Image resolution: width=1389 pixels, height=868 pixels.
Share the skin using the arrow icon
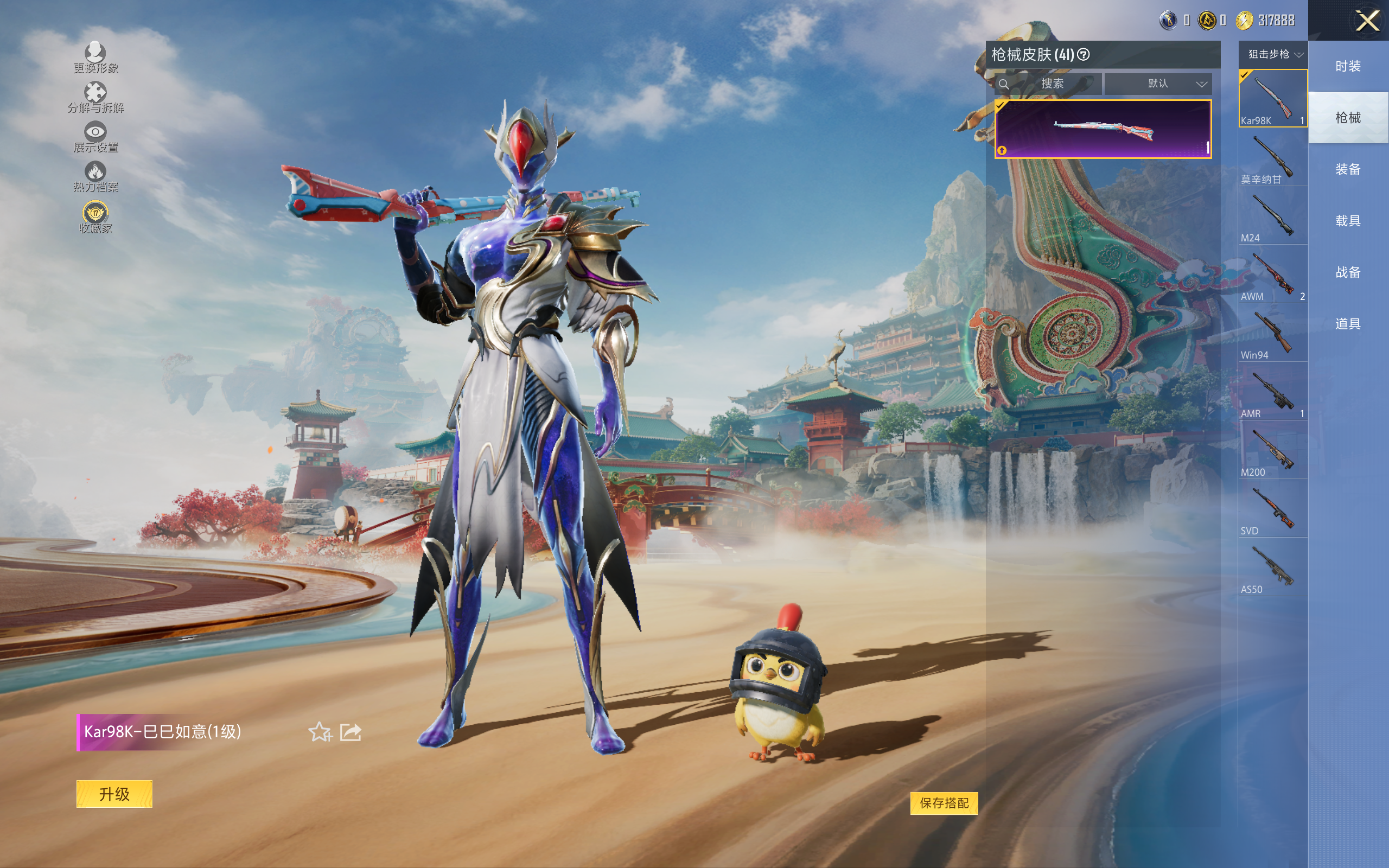[x=351, y=732]
